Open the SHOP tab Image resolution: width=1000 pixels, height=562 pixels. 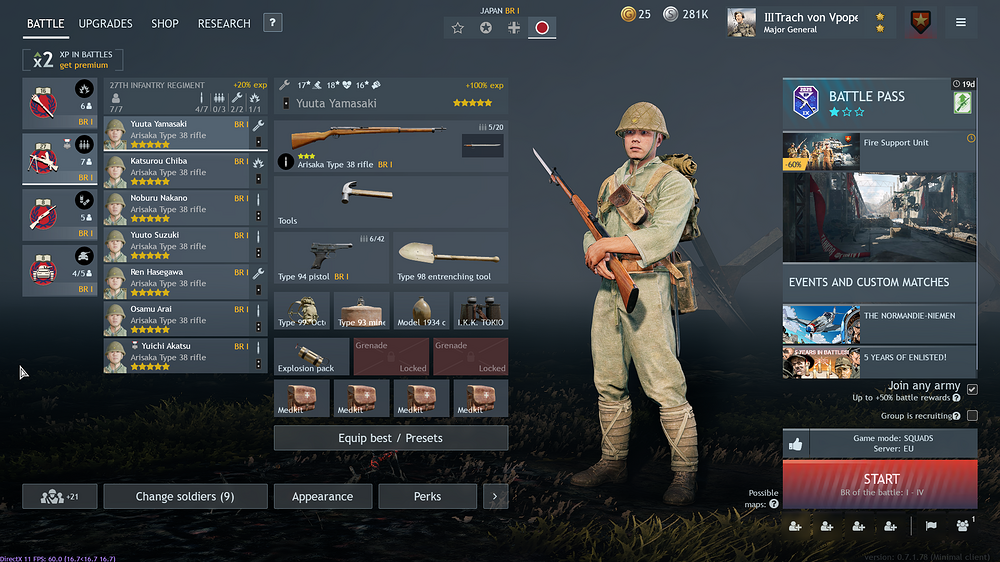(x=165, y=23)
